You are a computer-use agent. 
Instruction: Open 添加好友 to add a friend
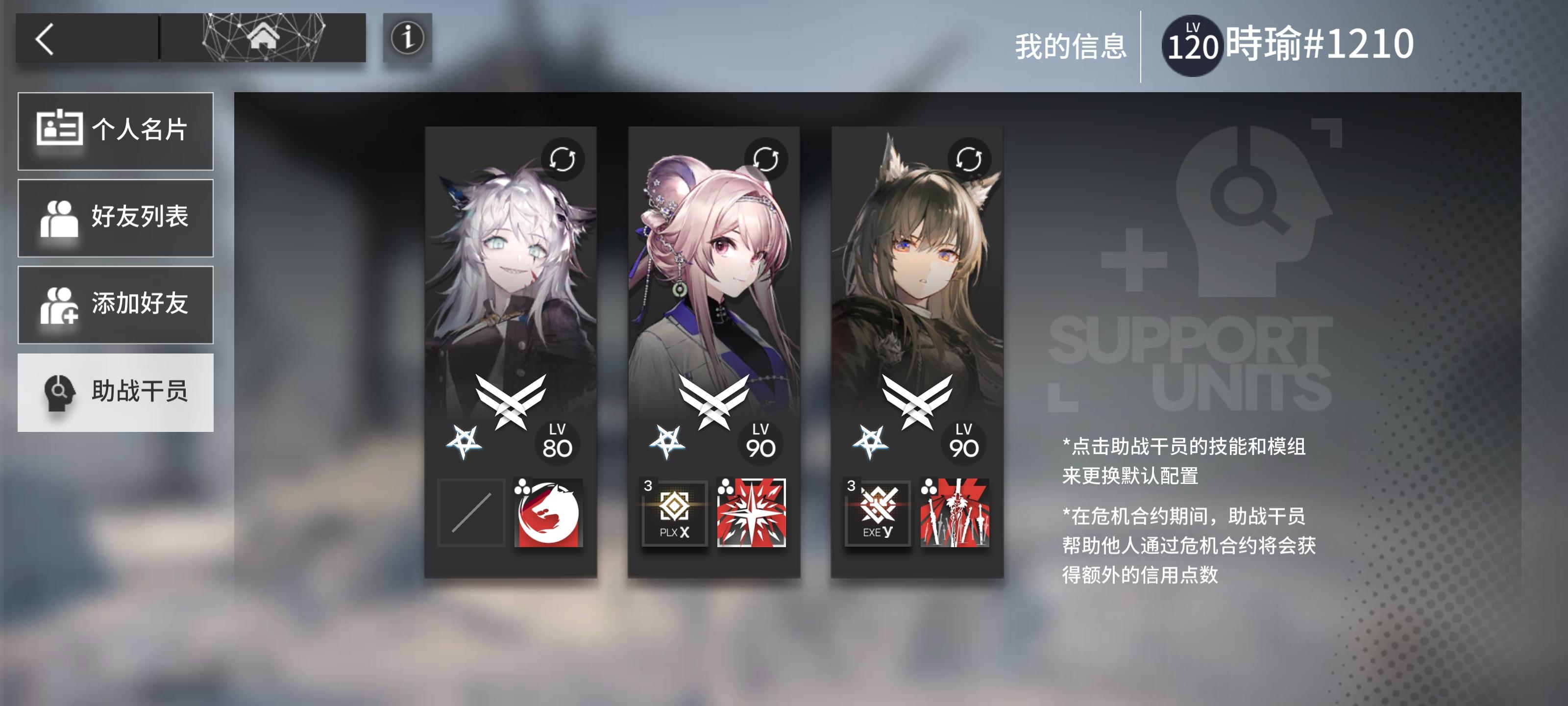pyautogui.click(x=116, y=304)
